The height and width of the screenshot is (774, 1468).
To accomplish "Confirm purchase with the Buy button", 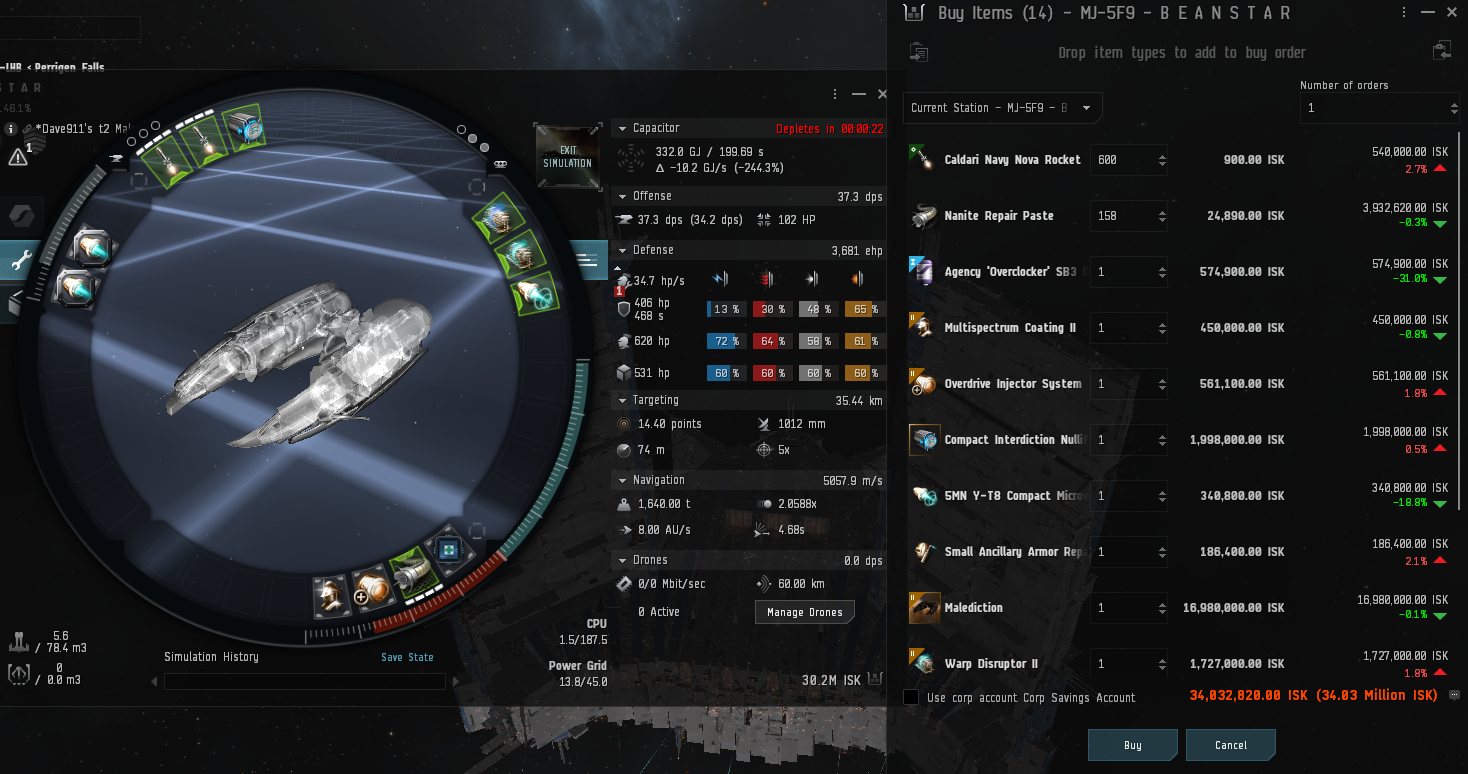I will [x=1132, y=745].
